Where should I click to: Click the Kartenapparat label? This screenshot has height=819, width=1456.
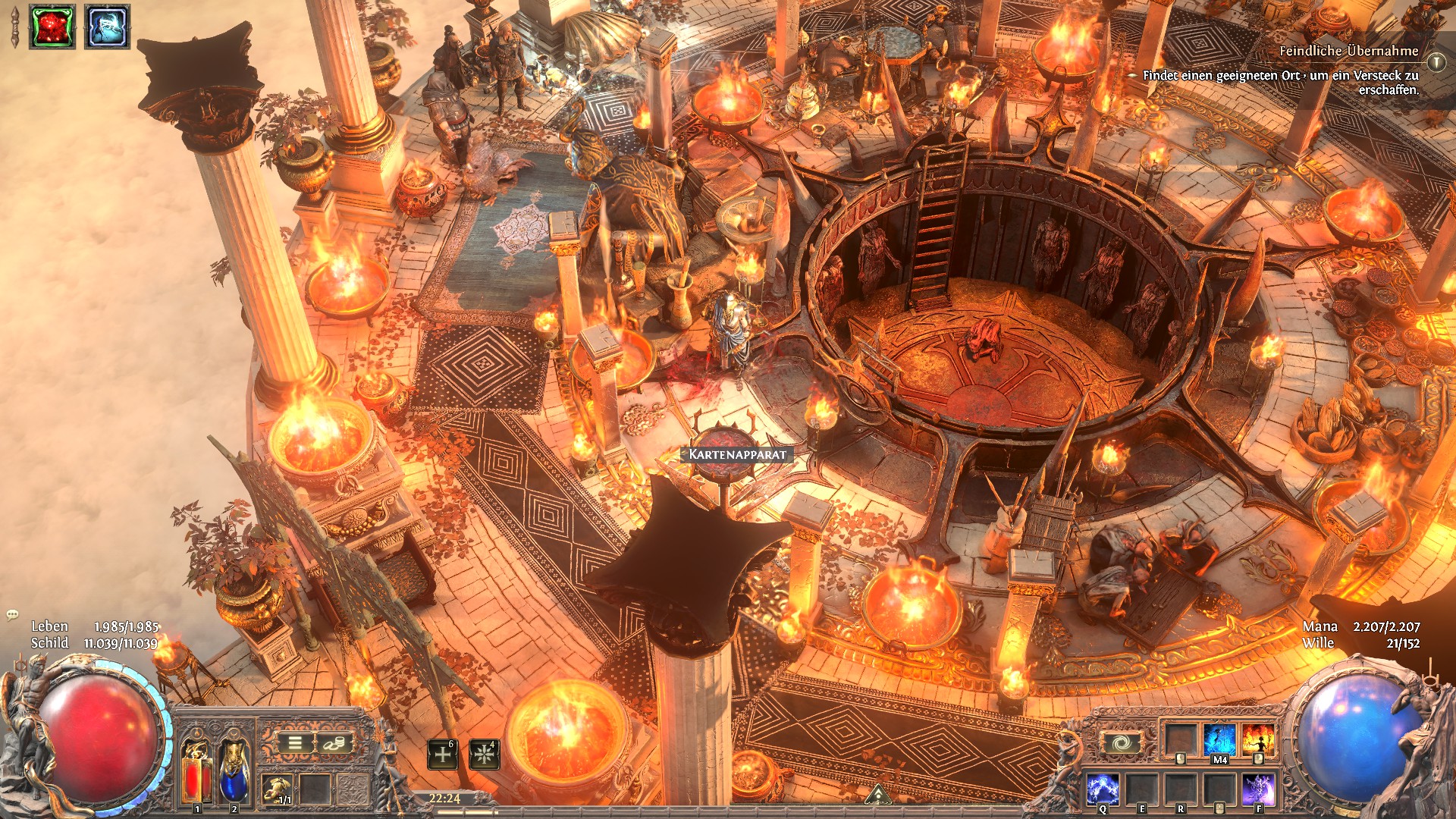pos(737,454)
